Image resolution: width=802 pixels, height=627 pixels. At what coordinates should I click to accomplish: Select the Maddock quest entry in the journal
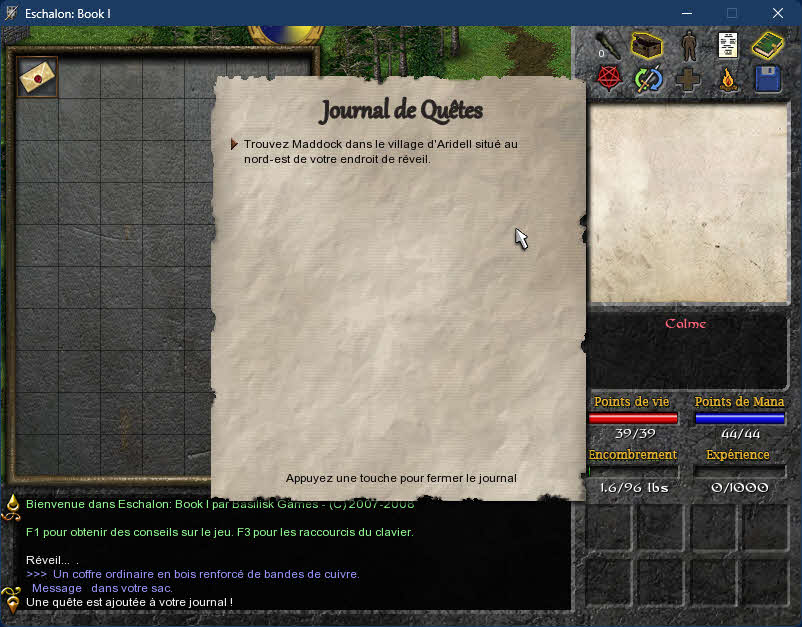380,151
